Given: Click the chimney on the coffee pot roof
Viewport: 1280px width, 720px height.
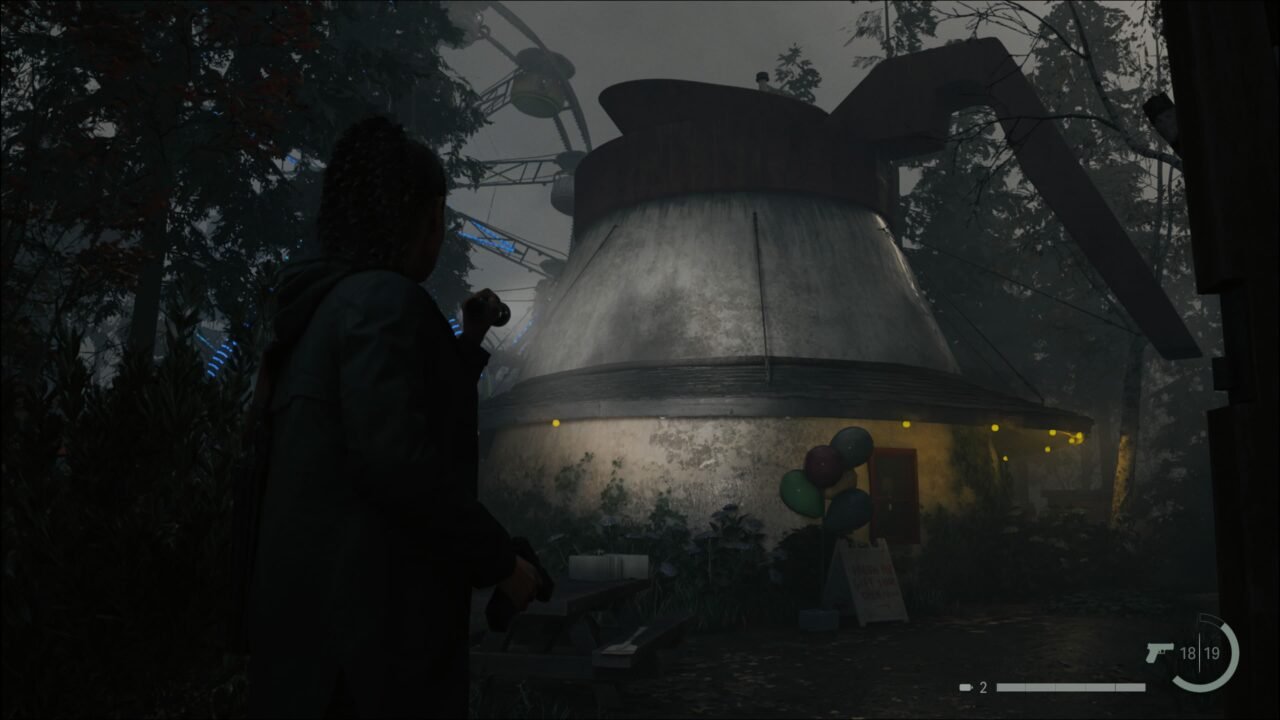Looking at the screenshot, I should (x=762, y=80).
